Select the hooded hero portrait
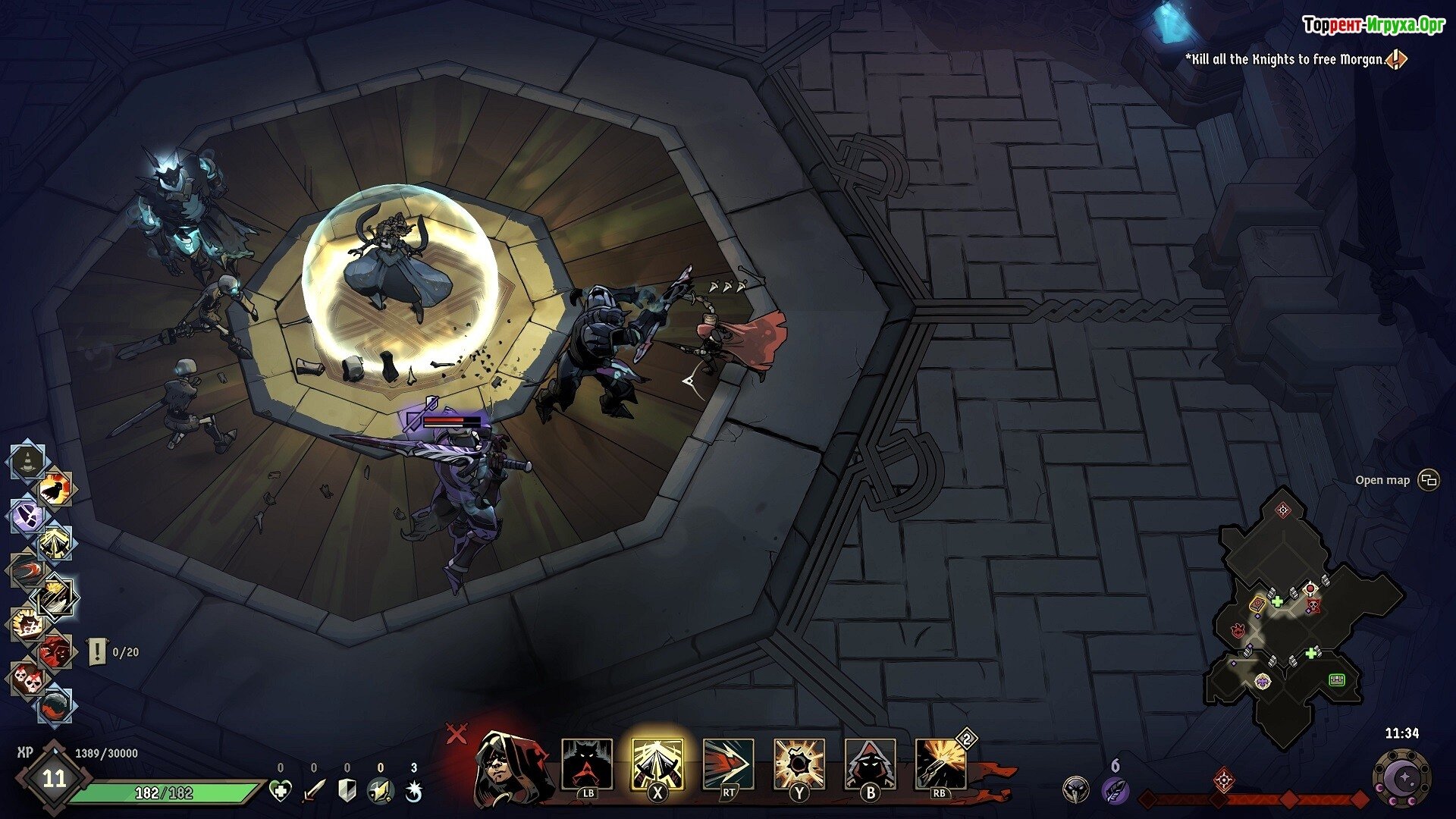This screenshot has height=819, width=1456. (x=505, y=766)
